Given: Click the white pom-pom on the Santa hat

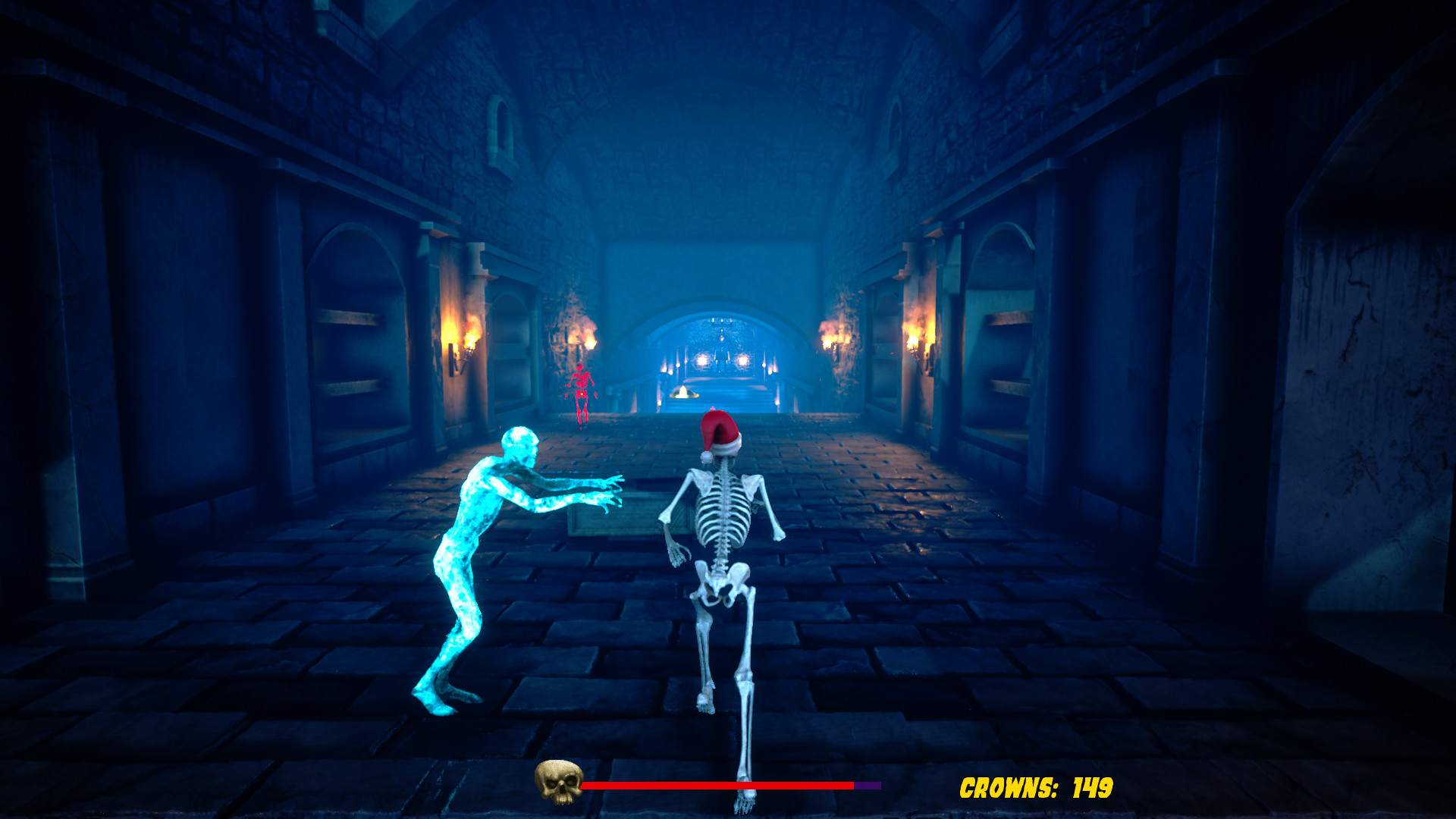Looking at the screenshot, I should coord(707,459).
